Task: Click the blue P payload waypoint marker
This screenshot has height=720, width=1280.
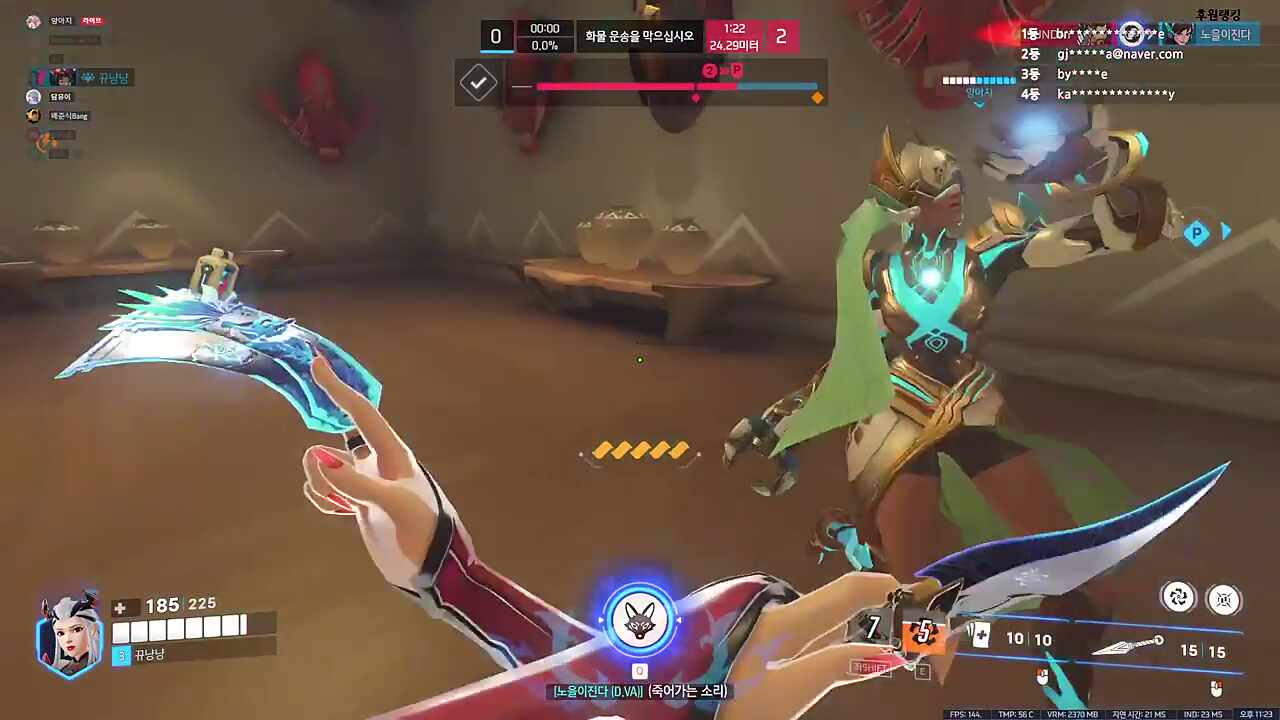Action: coord(1197,234)
